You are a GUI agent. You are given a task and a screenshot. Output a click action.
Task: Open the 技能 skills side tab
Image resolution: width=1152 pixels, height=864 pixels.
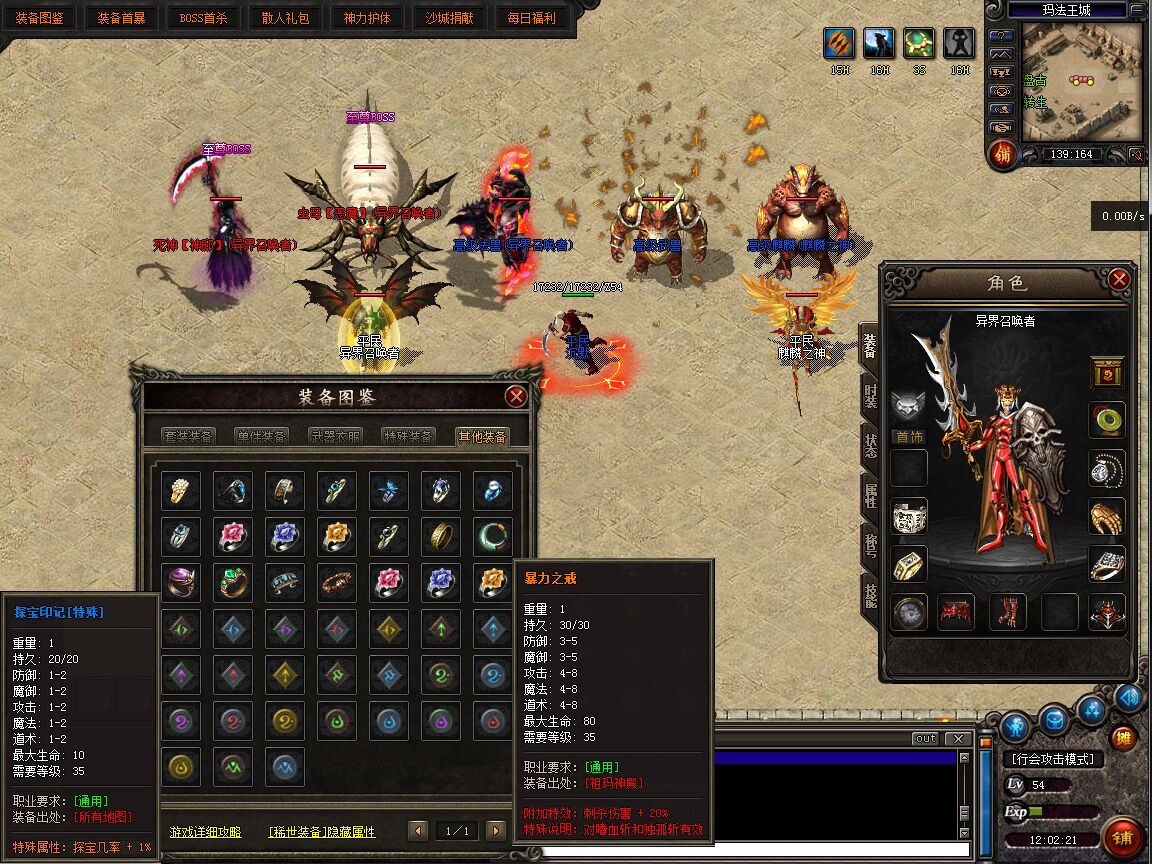(869, 594)
